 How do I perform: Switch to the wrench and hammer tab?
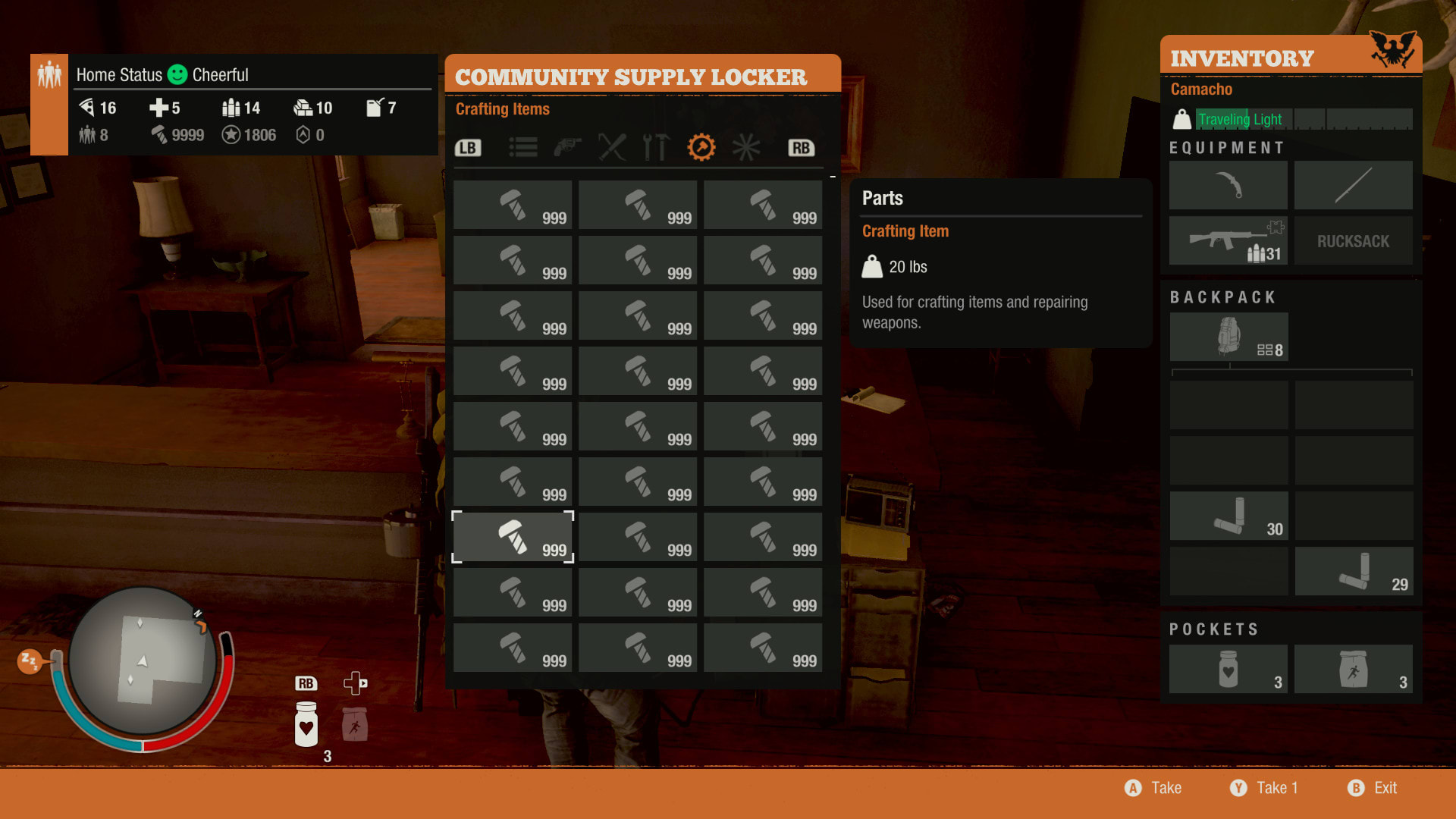pyautogui.click(x=657, y=147)
